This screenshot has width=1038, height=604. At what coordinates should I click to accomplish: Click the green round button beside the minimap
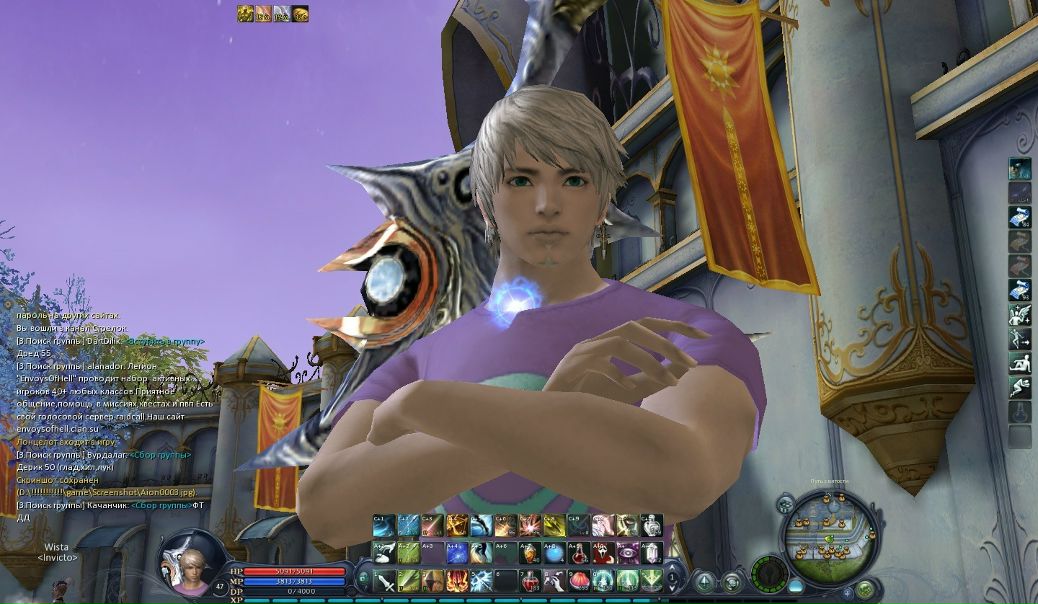[x=865, y=588]
